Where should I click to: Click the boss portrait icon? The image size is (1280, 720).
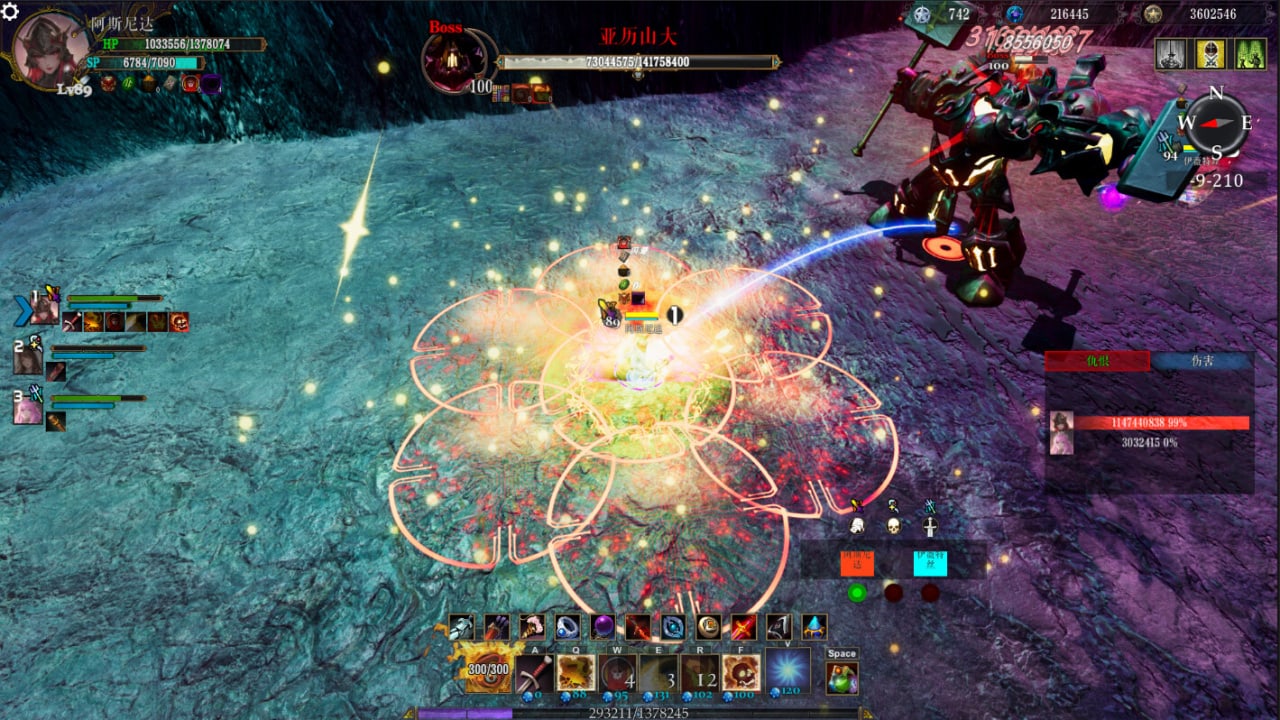tap(454, 60)
